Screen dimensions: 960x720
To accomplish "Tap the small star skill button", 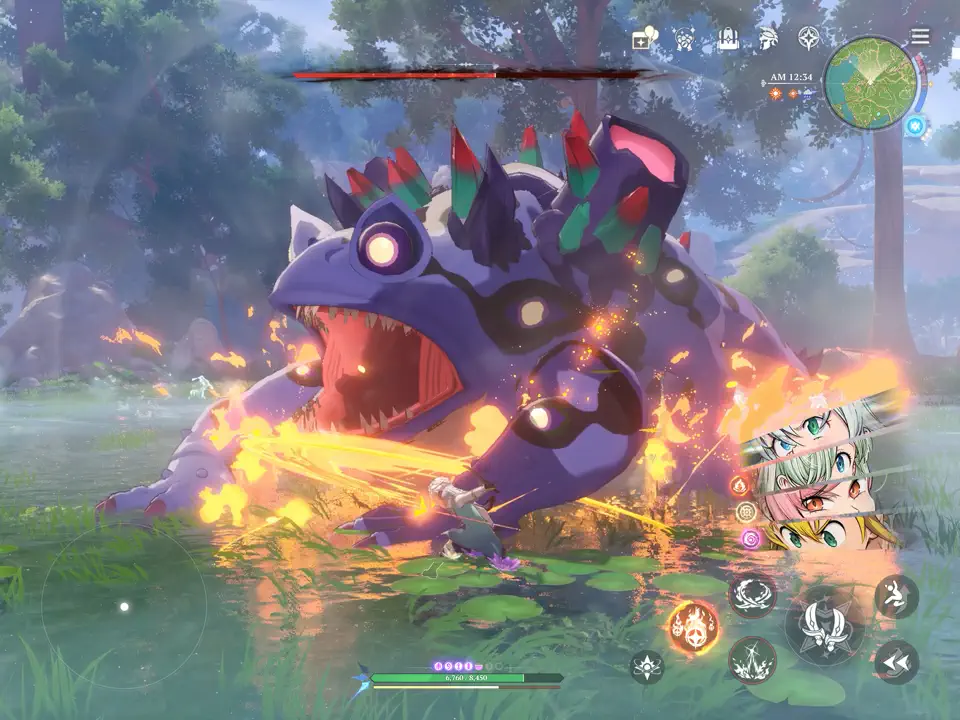I will tap(647, 667).
